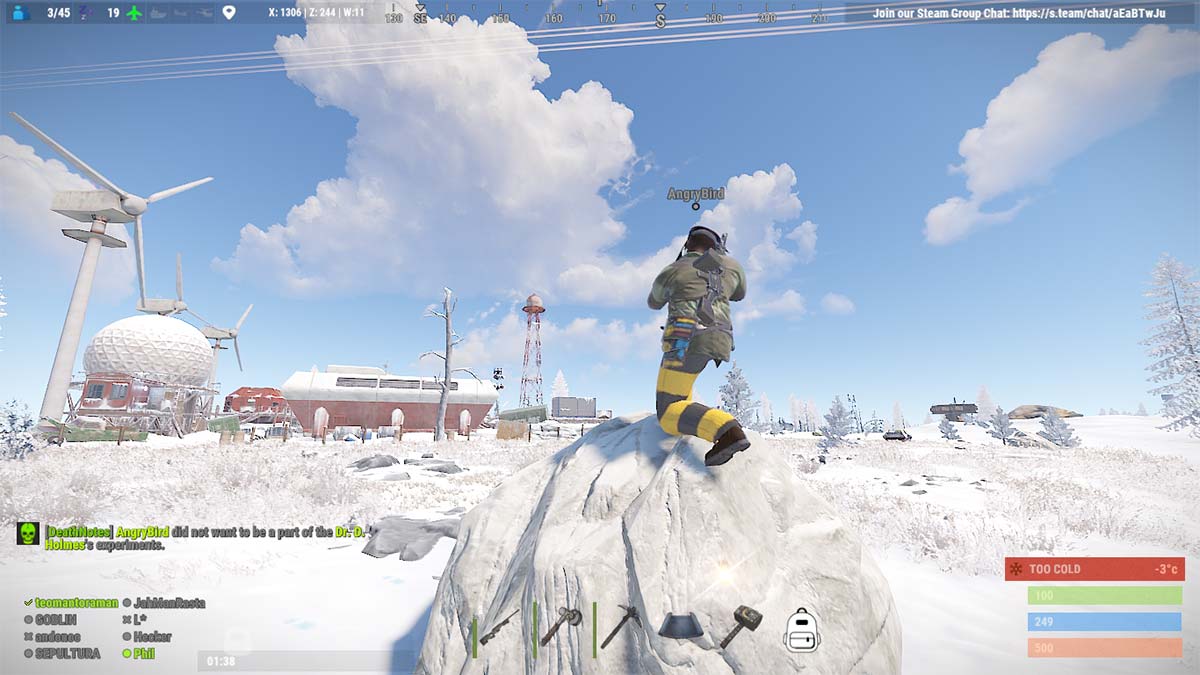Click the DeathNotes green skull chat avatar
Image resolution: width=1200 pixels, height=675 pixels.
click(28, 533)
